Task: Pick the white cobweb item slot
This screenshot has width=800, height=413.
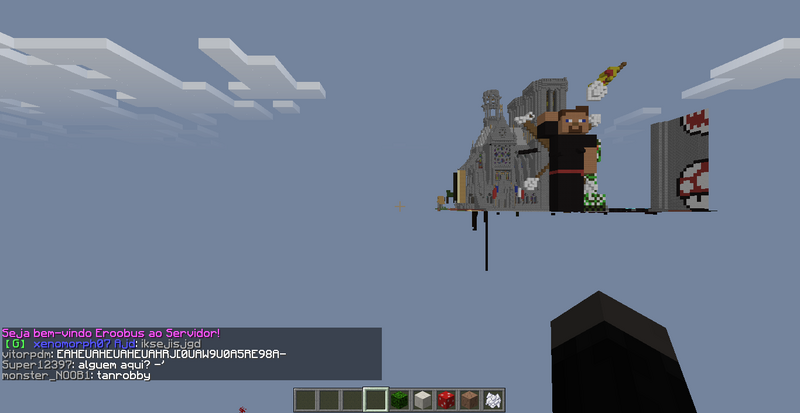Action: [x=493, y=400]
